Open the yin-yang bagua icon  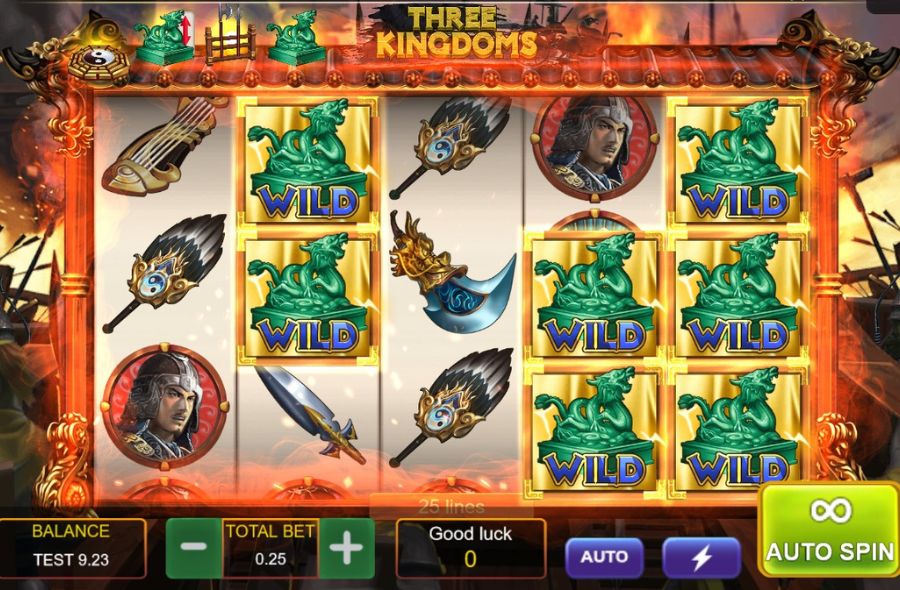click(x=98, y=61)
